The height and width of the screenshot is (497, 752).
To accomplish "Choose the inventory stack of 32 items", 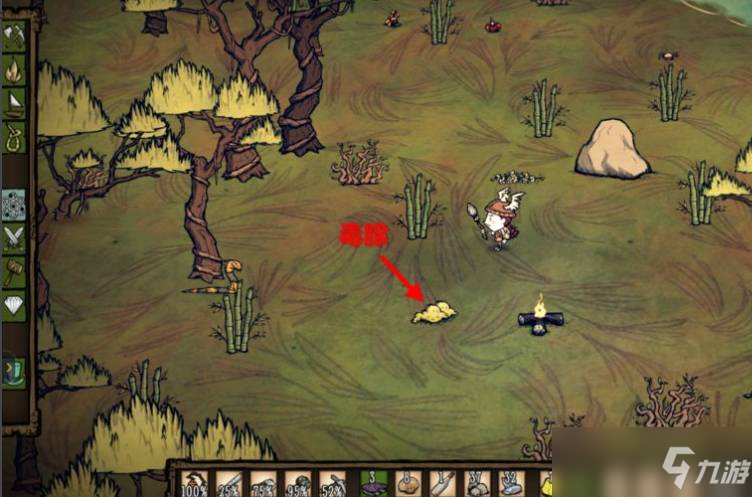I will pos(511,484).
